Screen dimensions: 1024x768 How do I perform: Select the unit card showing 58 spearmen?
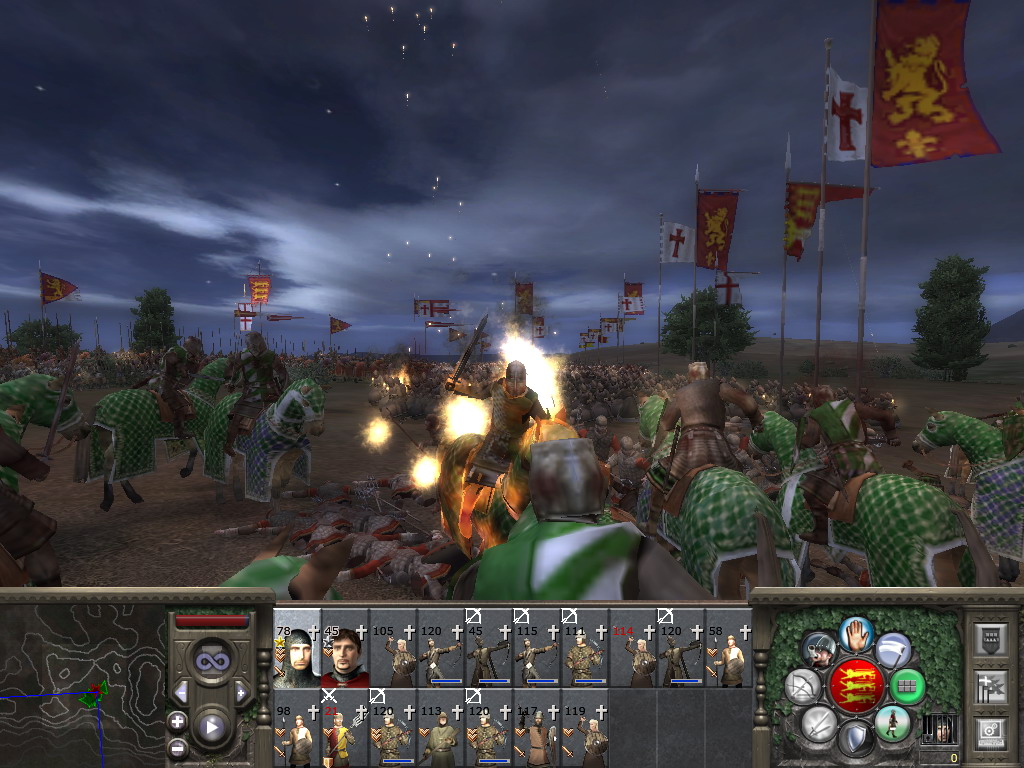coord(729,650)
